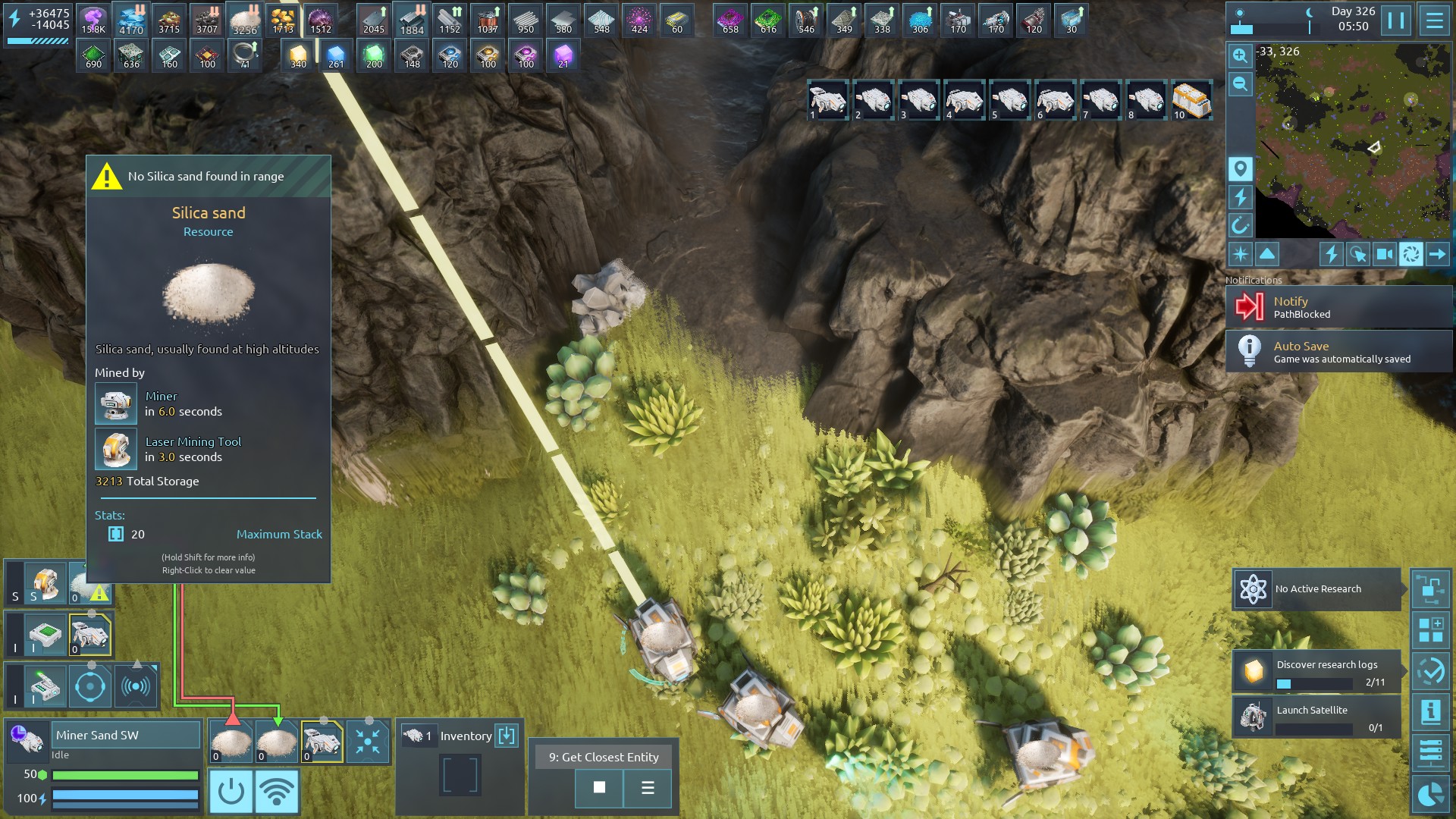Zoom out on the minimap

pos(1240,84)
